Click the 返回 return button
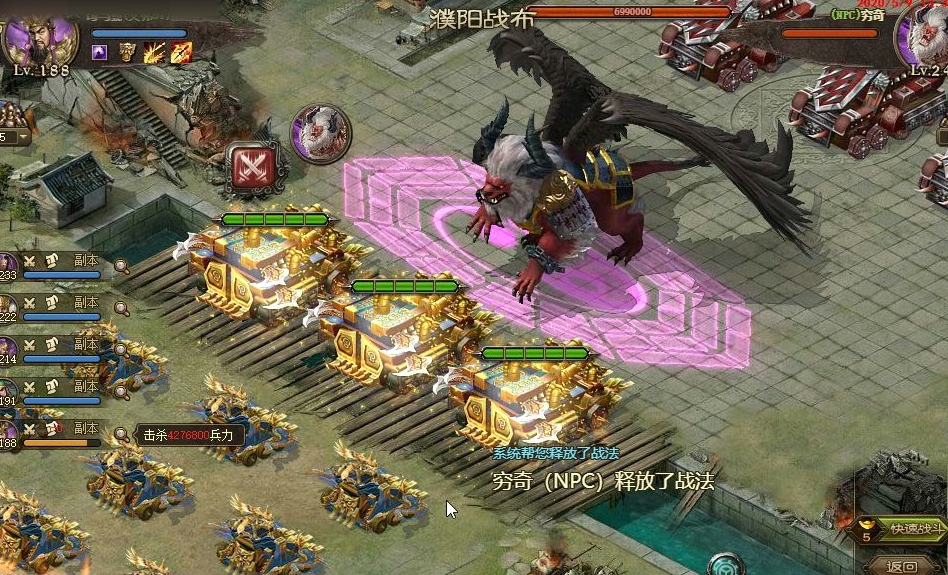 (x=902, y=566)
